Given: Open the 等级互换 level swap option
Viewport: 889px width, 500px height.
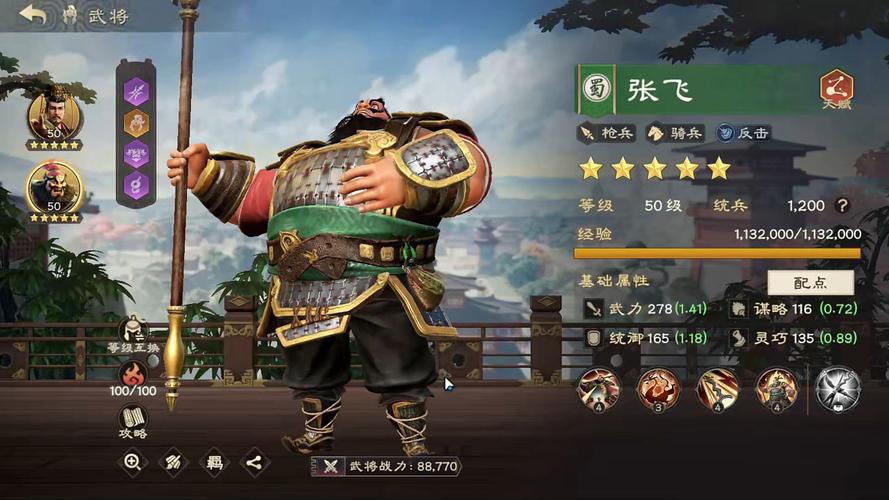Looking at the screenshot, I should coord(133,331).
